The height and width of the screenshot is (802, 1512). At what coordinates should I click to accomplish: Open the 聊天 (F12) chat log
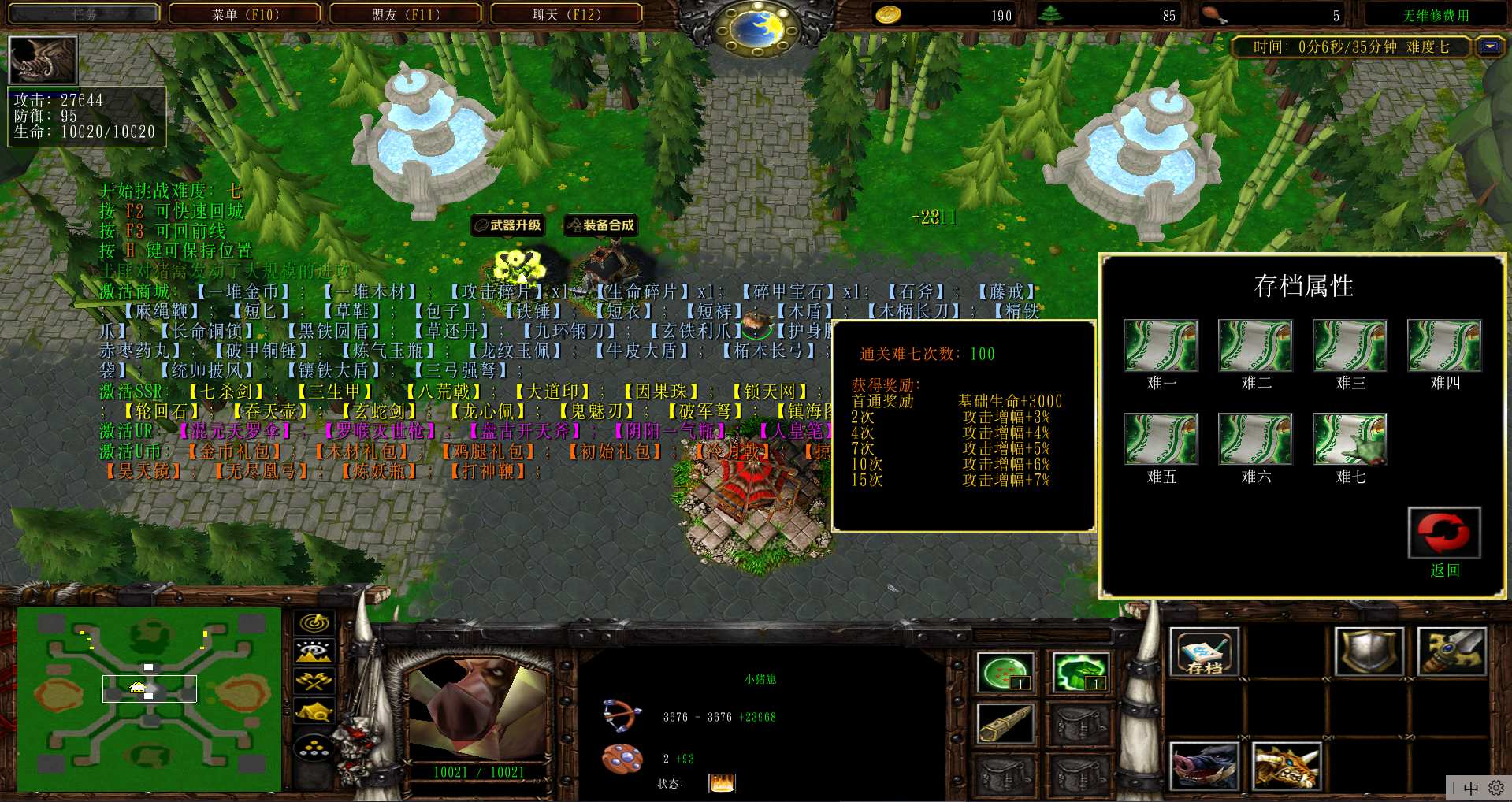point(567,14)
